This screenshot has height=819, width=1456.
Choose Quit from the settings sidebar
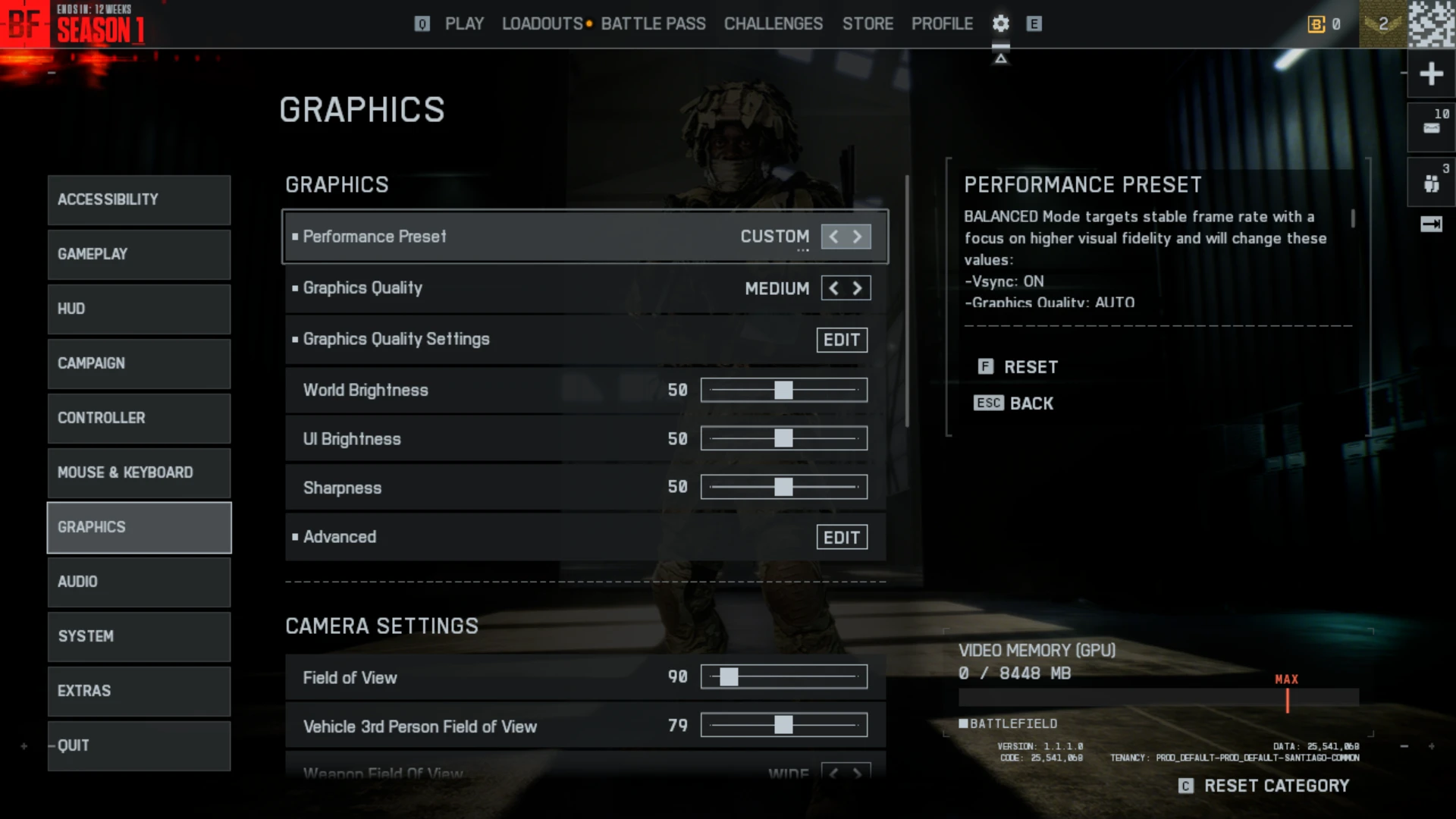click(139, 745)
